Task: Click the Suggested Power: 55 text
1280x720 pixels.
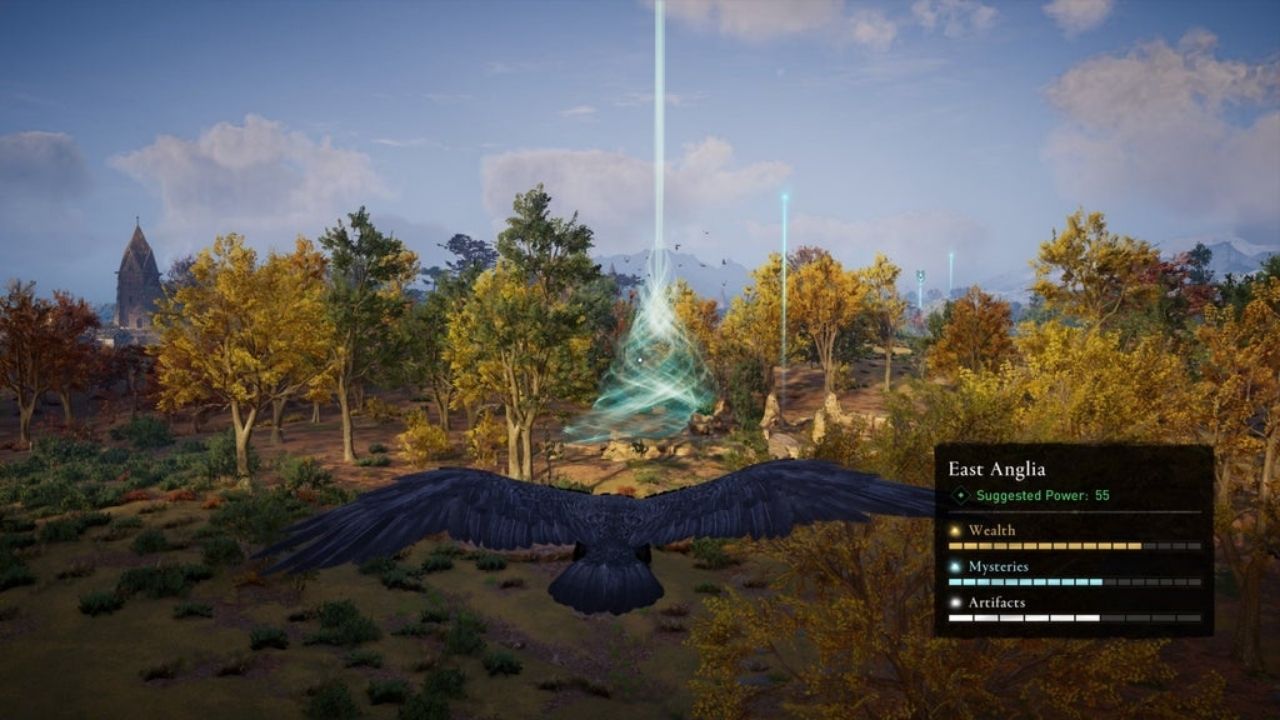Action: pyautogui.click(x=1043, y=495)
